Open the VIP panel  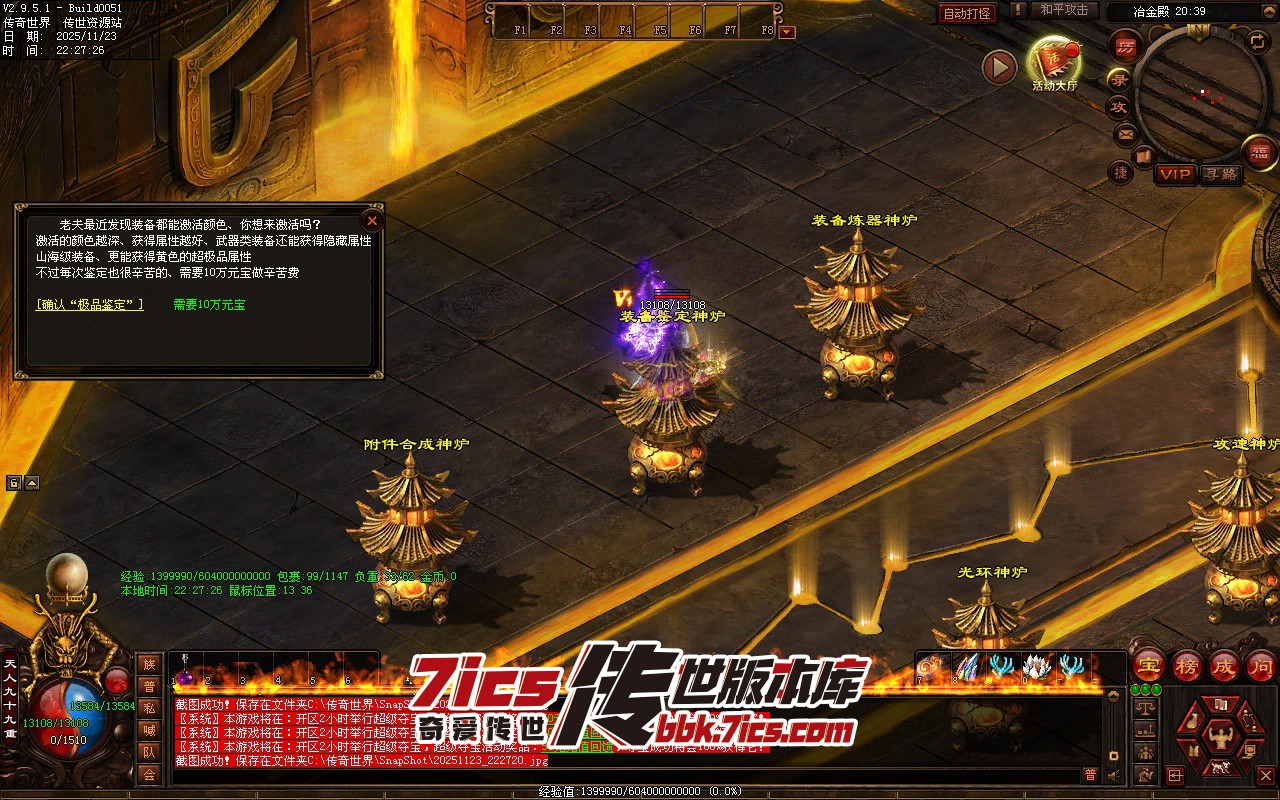click(x=1175, y=174)
